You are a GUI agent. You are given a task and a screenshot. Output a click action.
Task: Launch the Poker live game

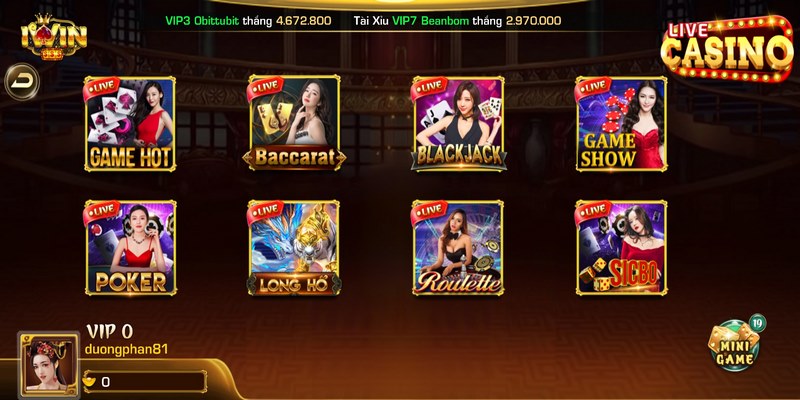(130, 247)
